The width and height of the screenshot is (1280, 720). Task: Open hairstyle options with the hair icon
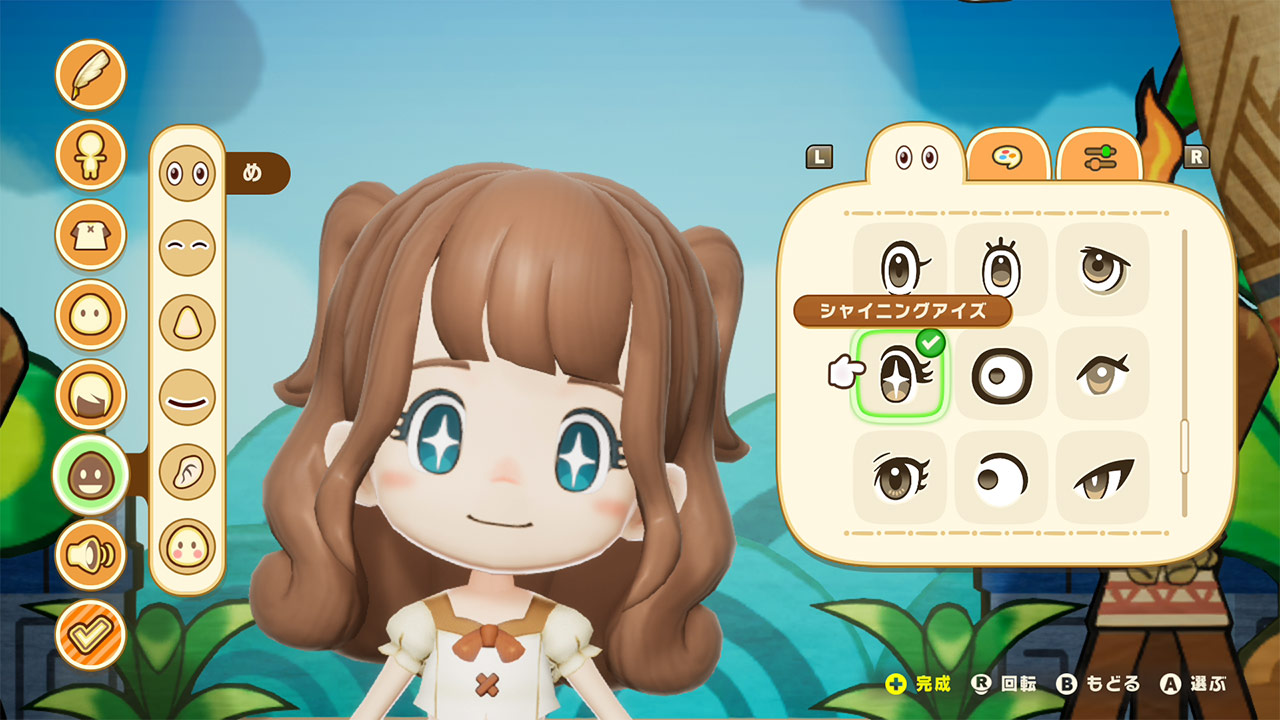[90, 396]
